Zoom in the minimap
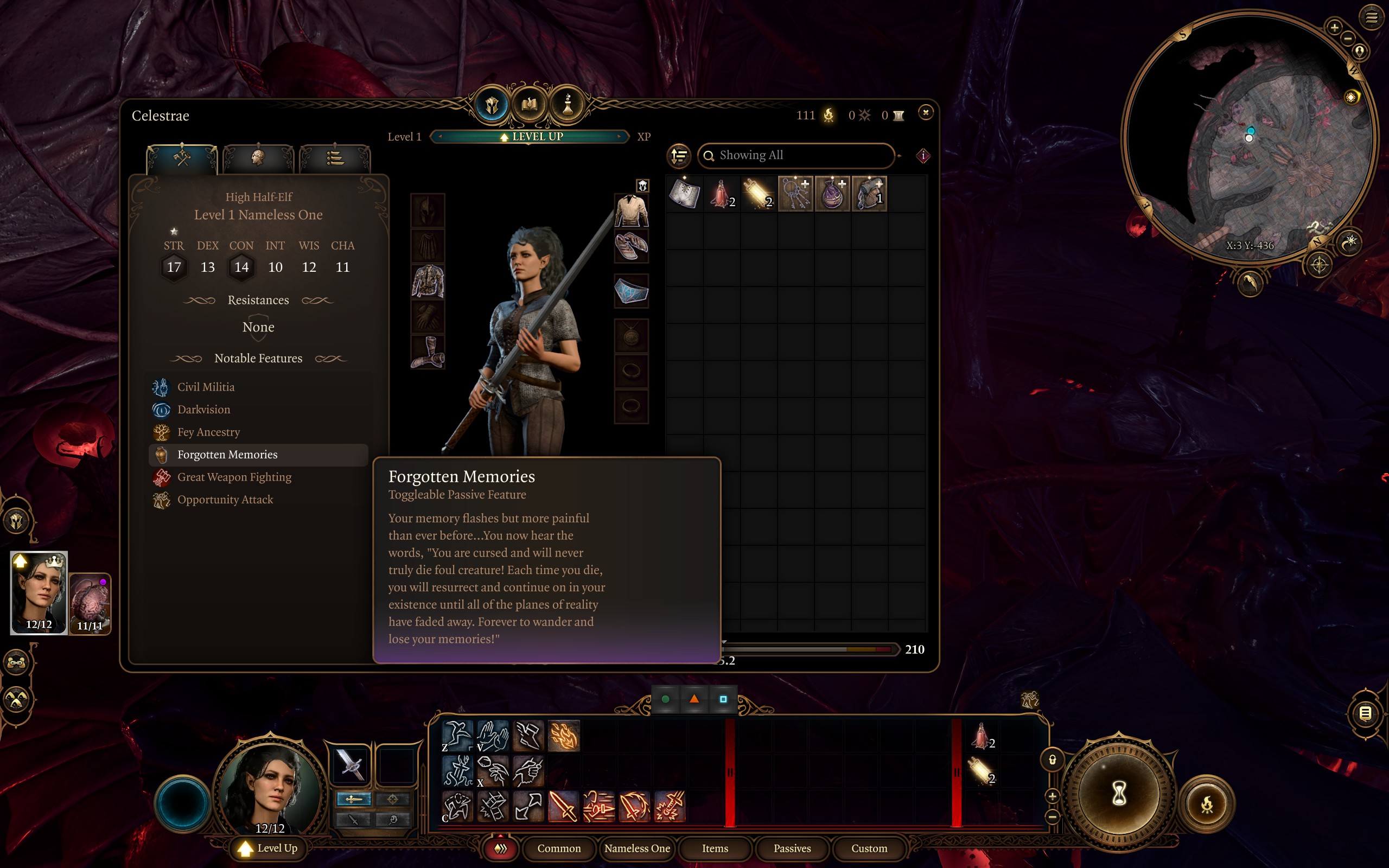1389x868 pixels. [1334, 27]
